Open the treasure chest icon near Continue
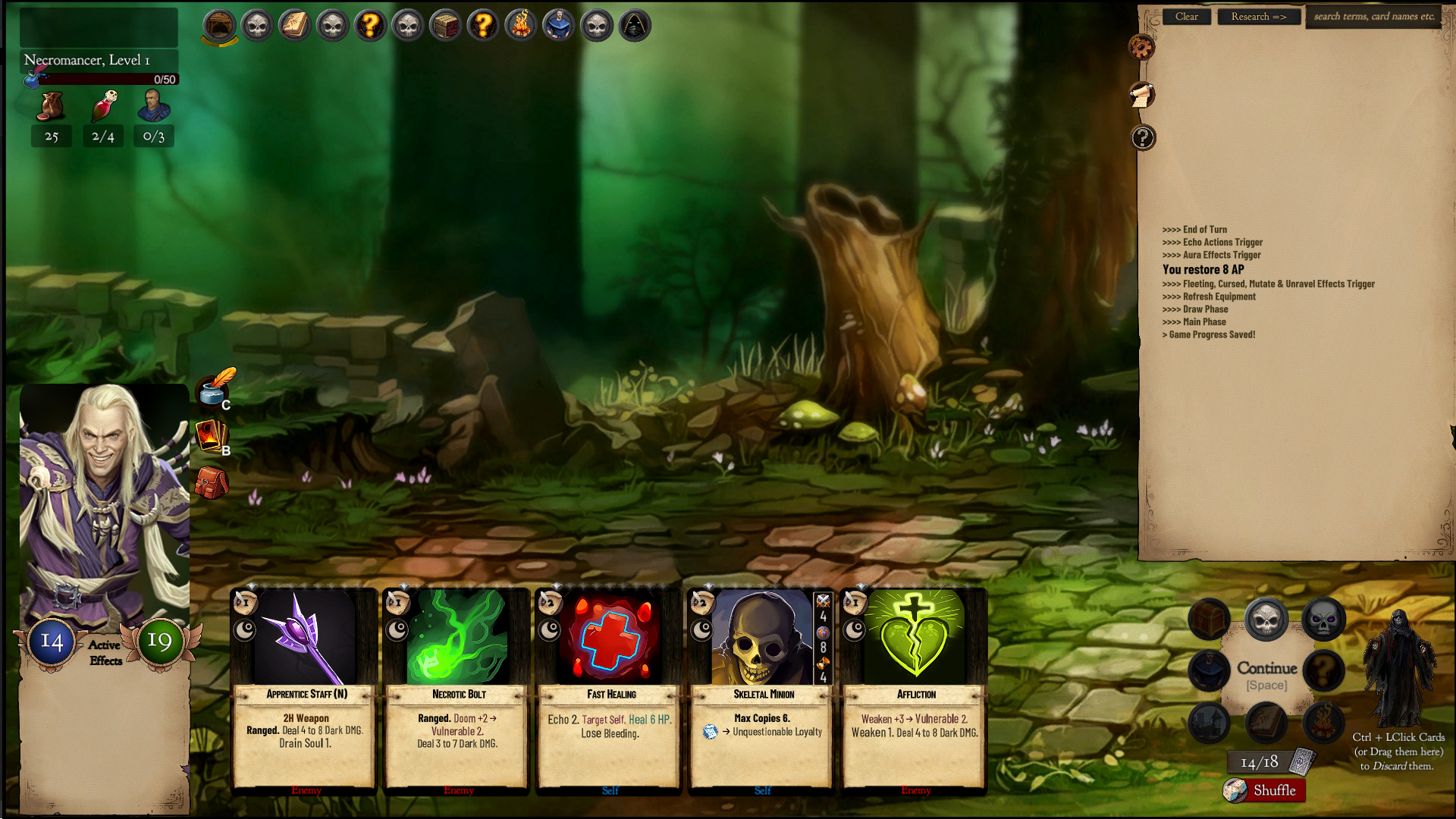Image resolution: width=1456 pixels, height=819 pixels. [1208, 619]
